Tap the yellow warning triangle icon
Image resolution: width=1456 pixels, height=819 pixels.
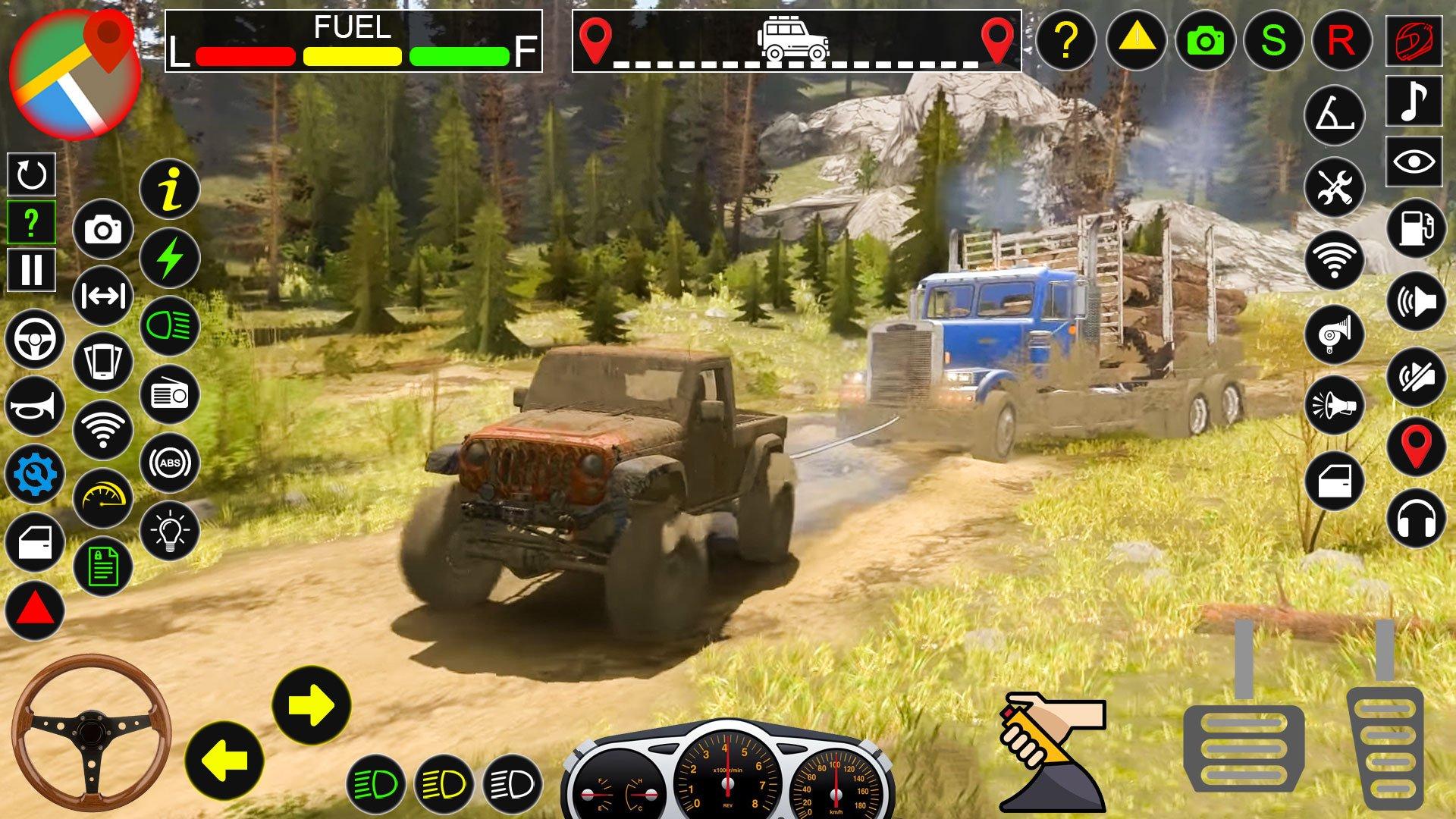(1135, 40)
